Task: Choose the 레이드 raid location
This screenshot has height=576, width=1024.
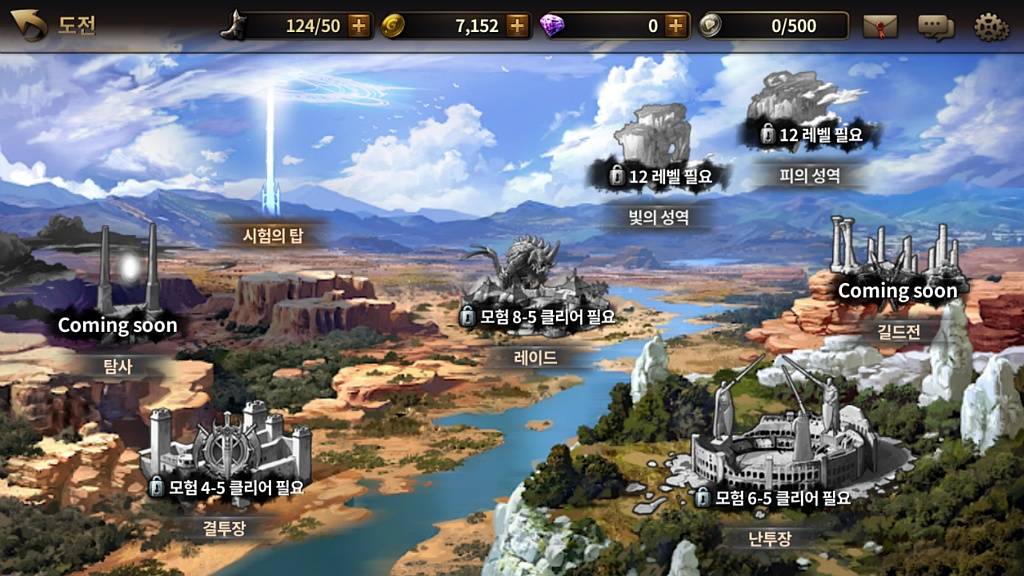Action: pos(537,288)
